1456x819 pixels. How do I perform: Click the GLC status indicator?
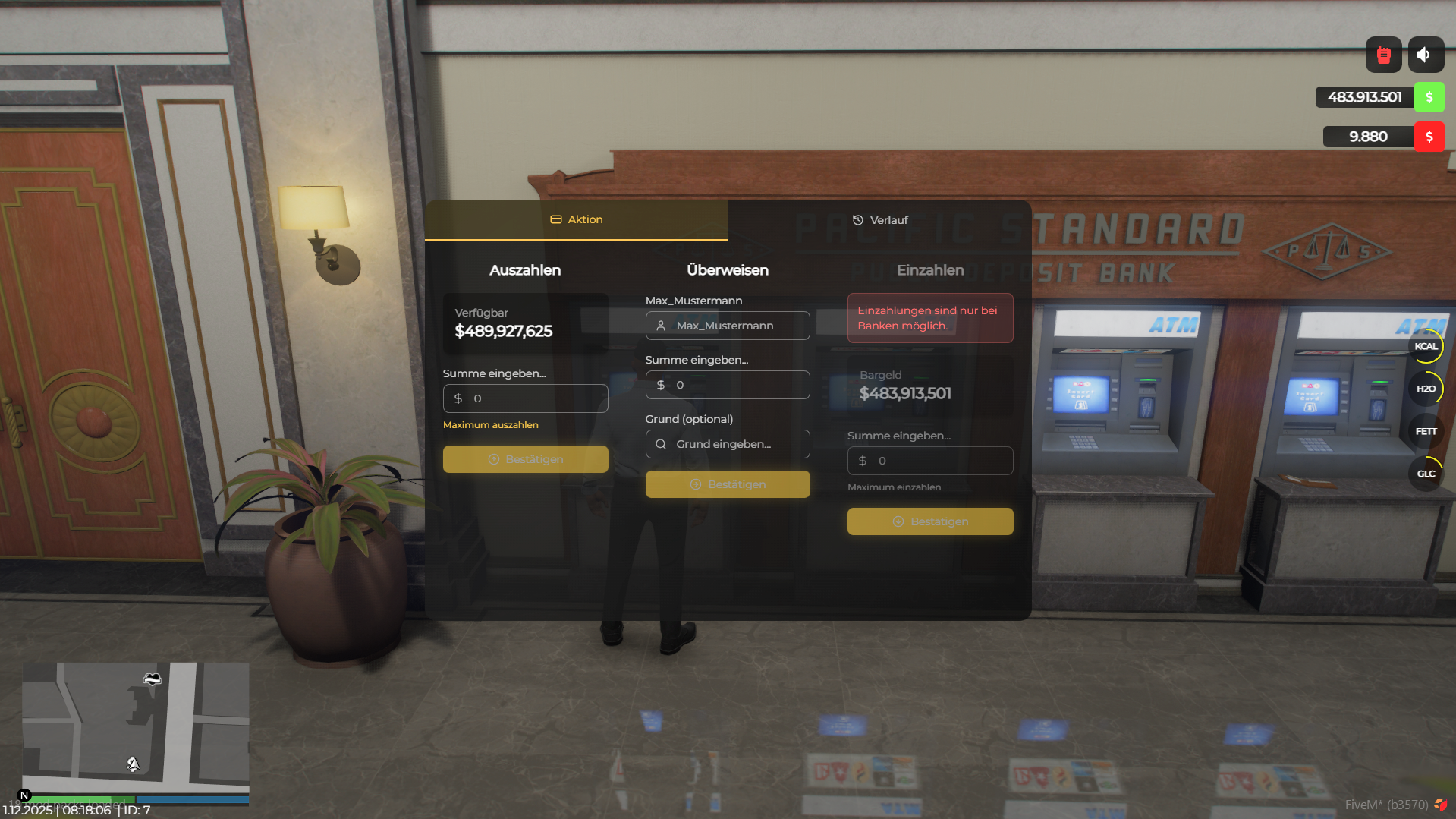point(1426,473)
